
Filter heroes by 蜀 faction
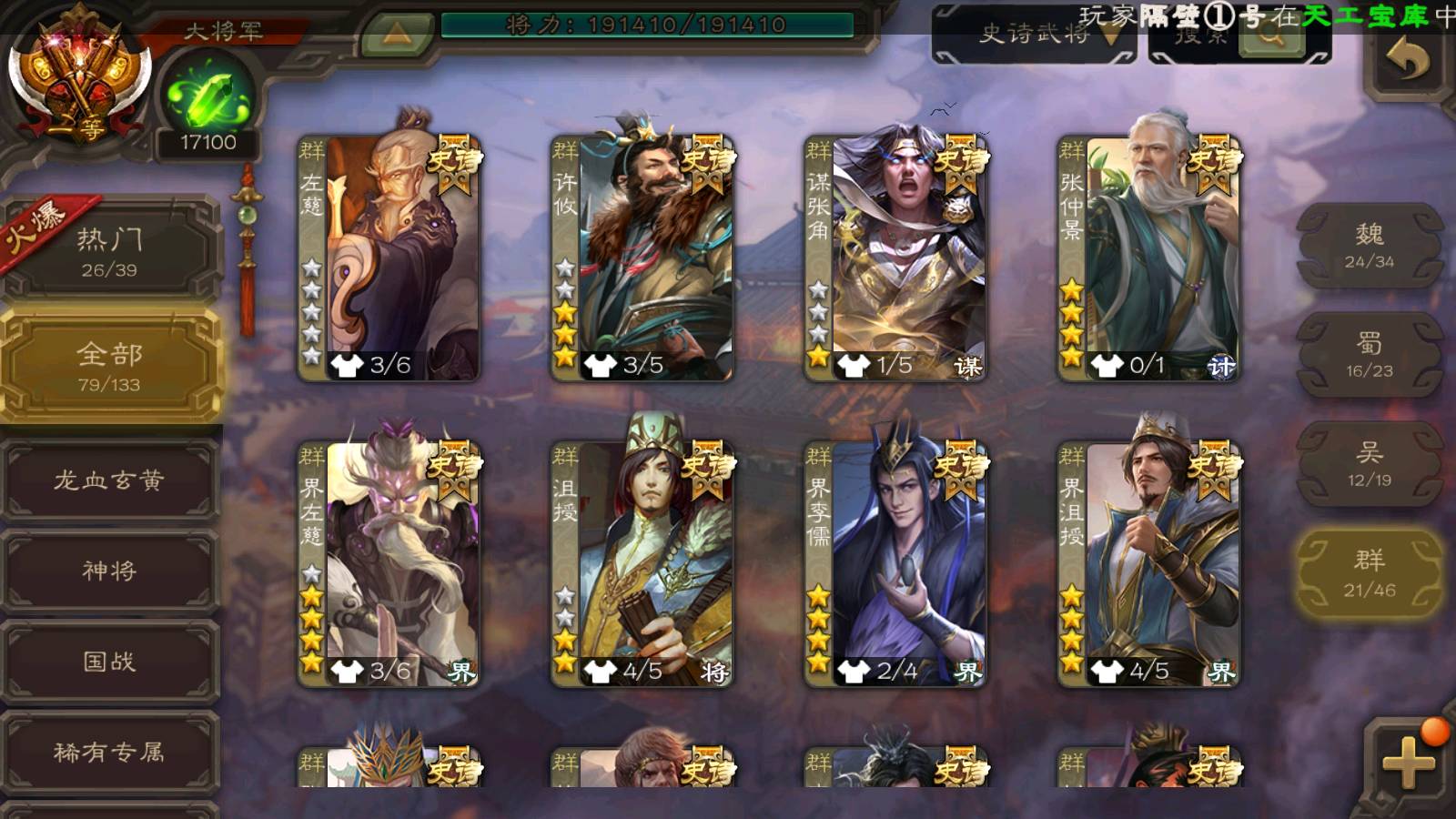click(x=1369, y=355)
